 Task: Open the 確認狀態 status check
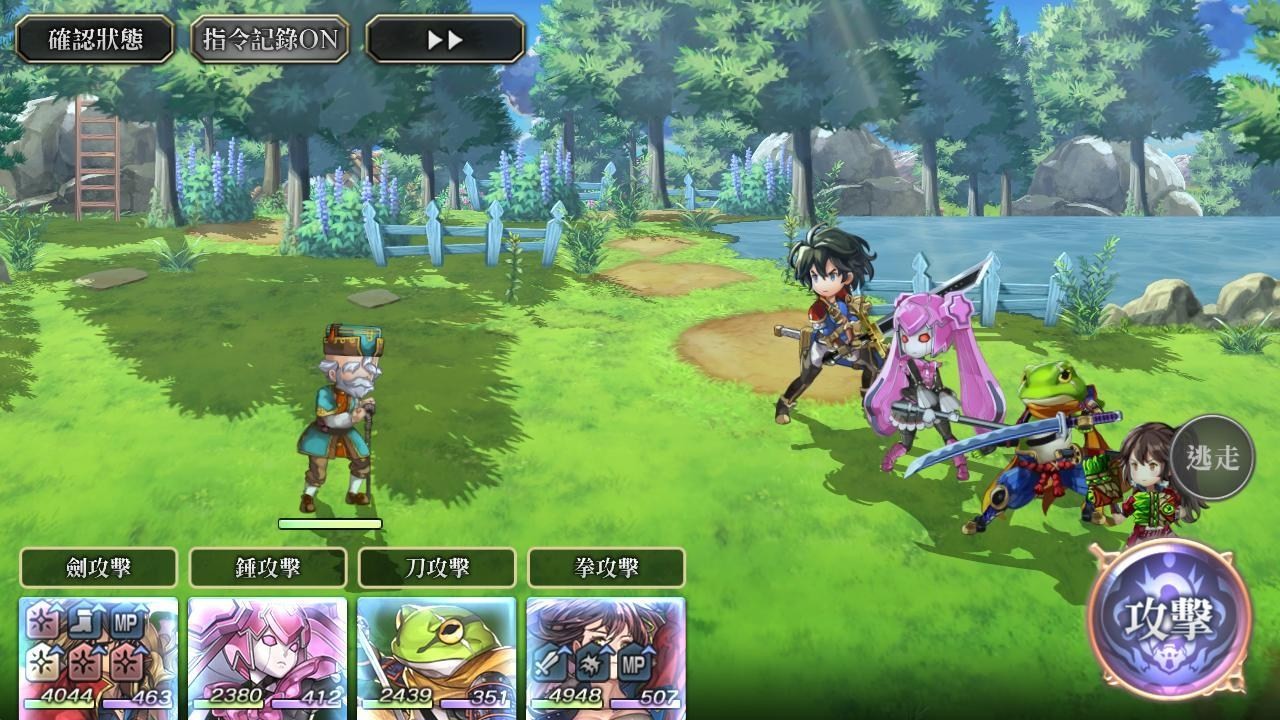click(95, 40)
